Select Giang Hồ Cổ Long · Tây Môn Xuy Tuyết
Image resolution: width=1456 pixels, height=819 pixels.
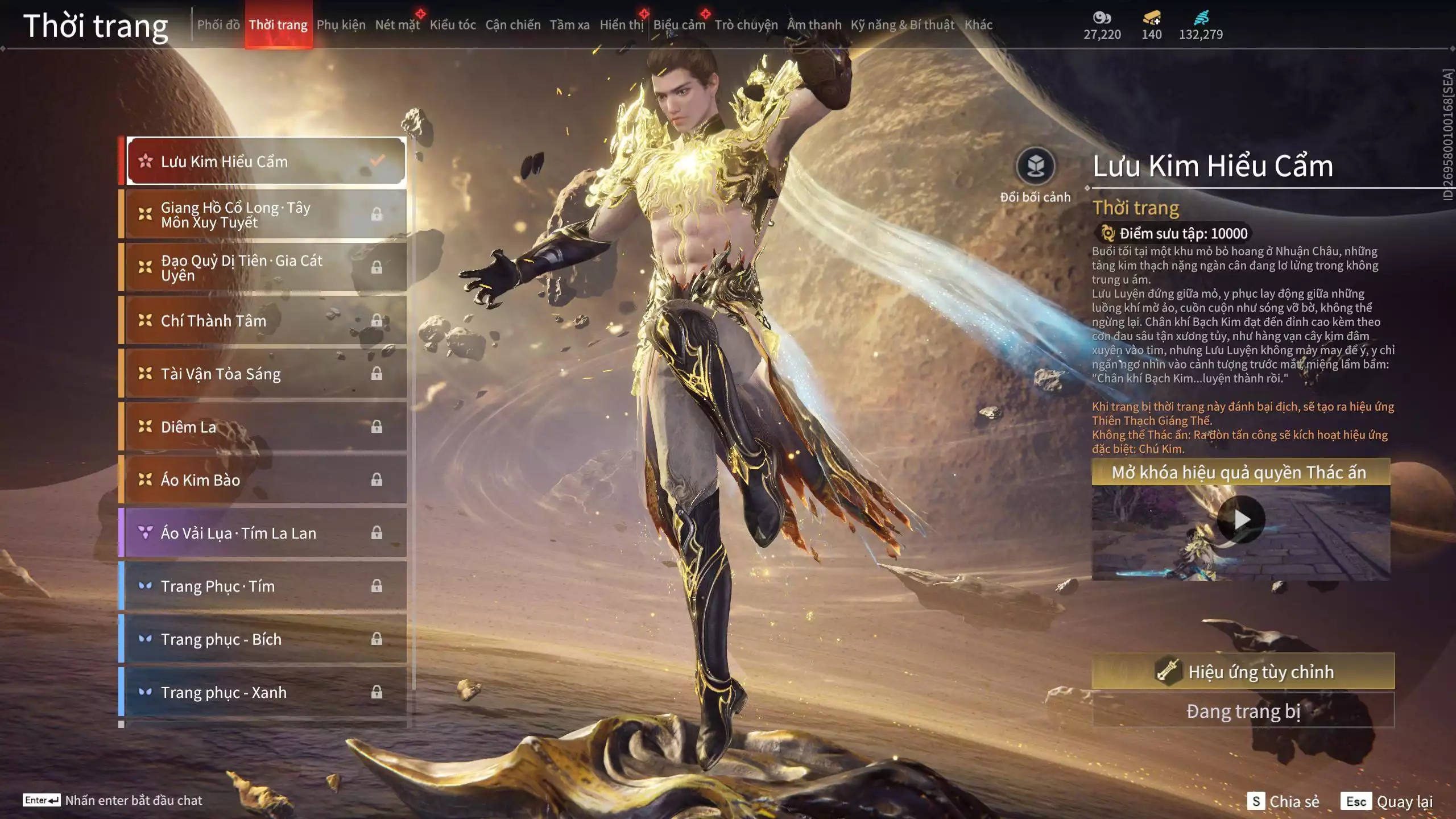click(266, 214)
